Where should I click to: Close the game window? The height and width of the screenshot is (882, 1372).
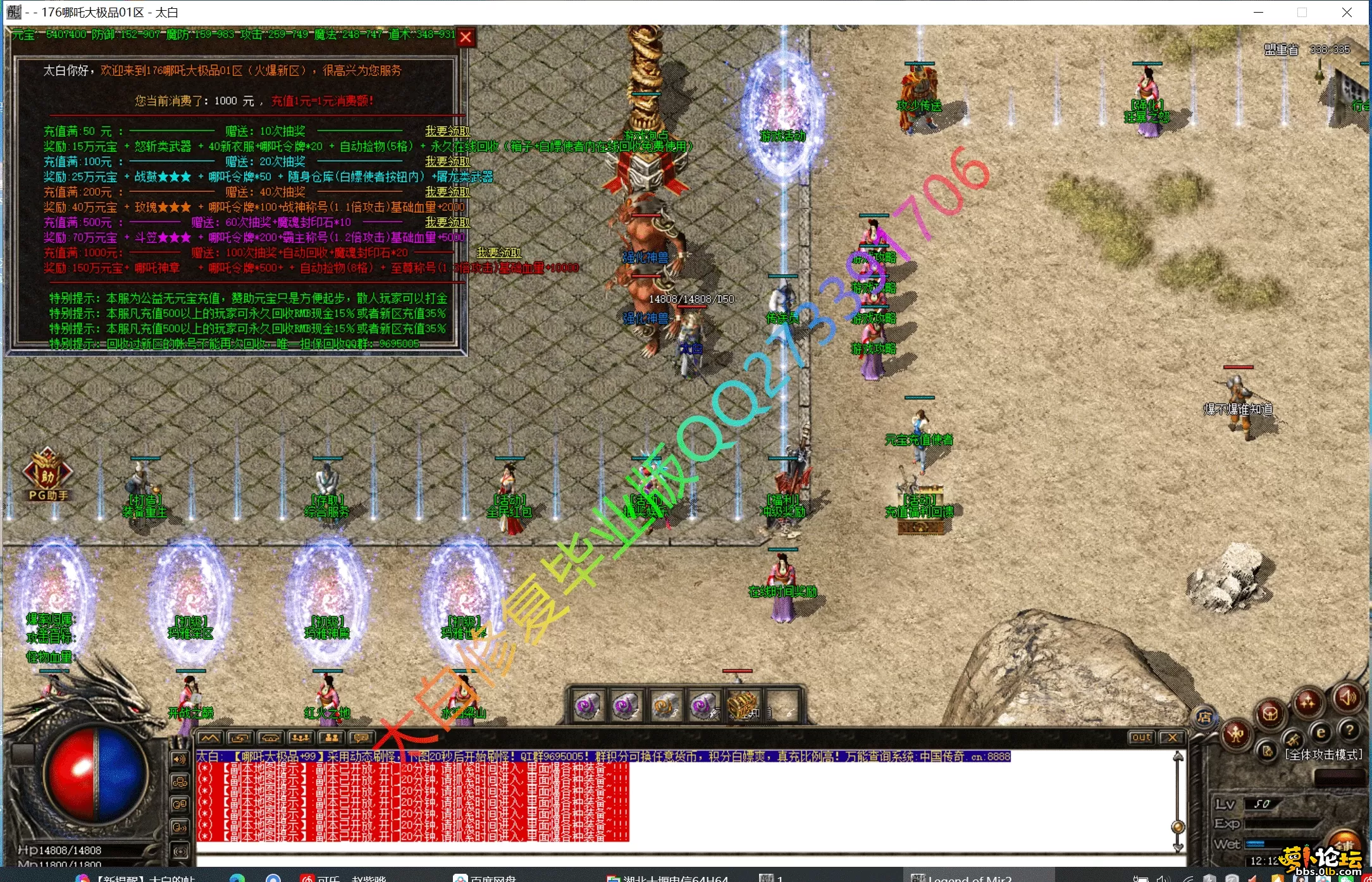pyautogui.click(x=1347, y=12)
